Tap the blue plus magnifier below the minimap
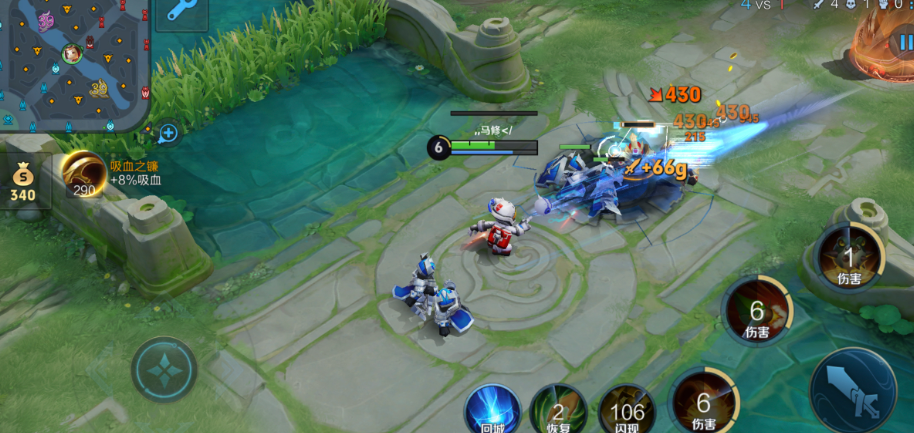Image resolution: width=914 pixels, height=433 pixels. (x=168, y=133)
